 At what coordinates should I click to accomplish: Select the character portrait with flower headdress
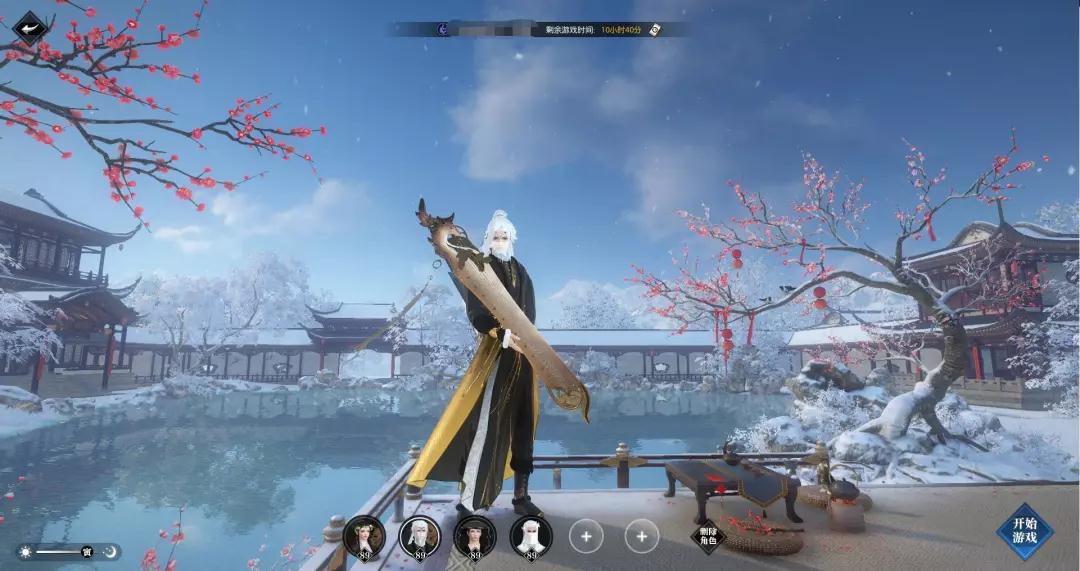(364, 536)
